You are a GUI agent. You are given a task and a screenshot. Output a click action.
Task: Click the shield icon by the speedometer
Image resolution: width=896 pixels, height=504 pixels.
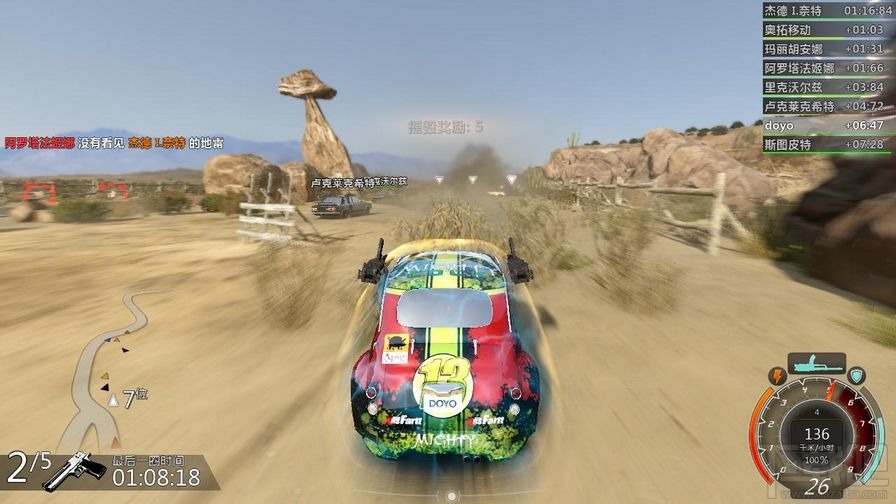point(857,375)
